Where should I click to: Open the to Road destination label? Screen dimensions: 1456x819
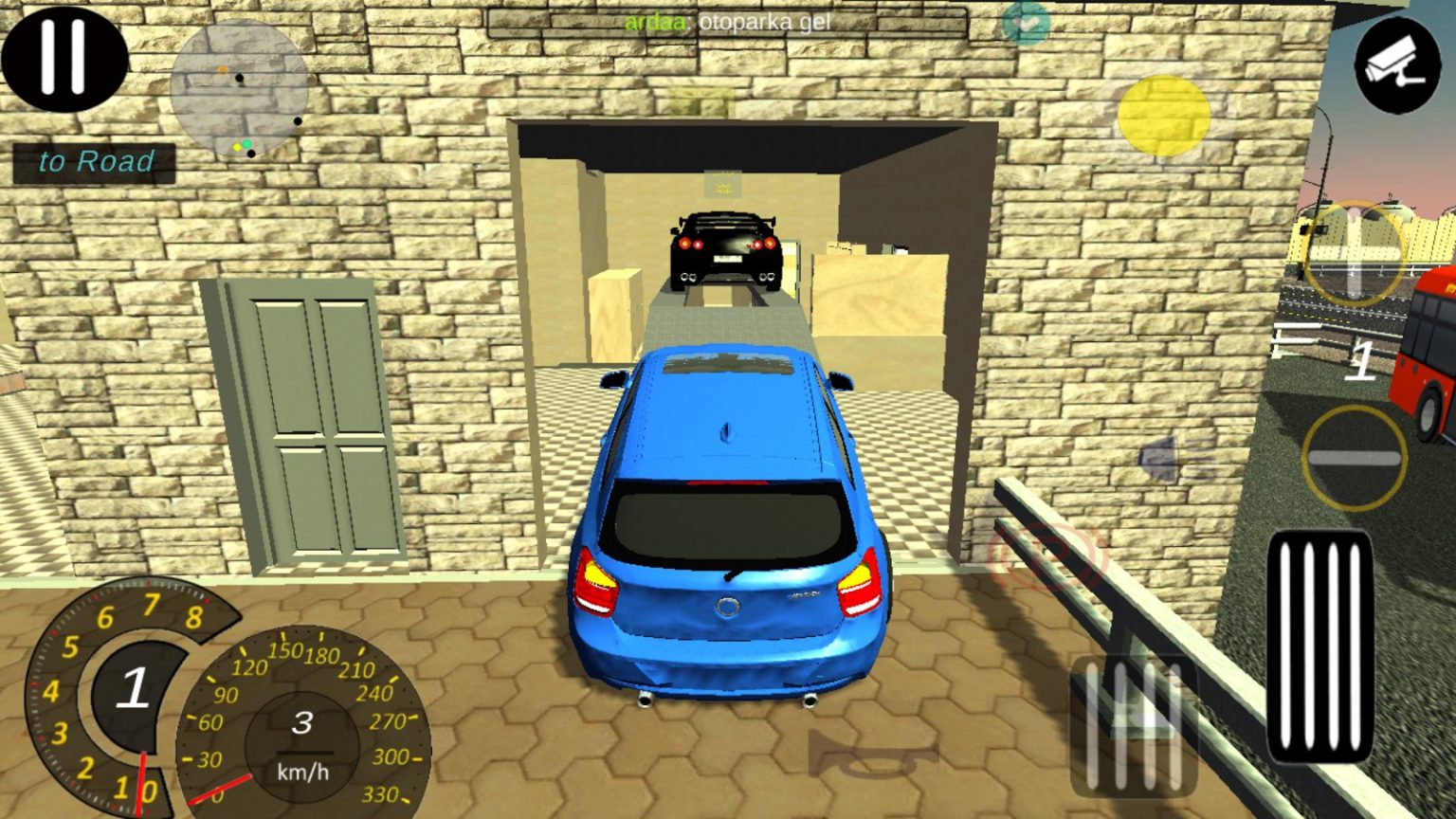[93, 160]
